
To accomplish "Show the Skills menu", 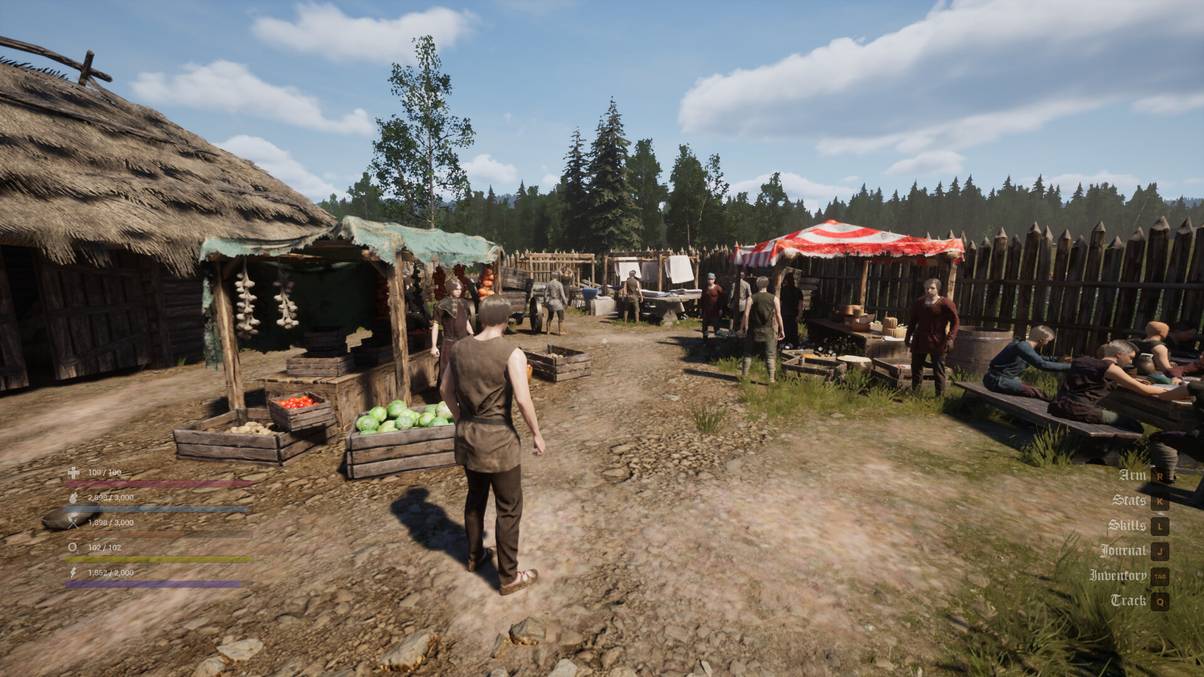I will click(x=1127, y=525).
